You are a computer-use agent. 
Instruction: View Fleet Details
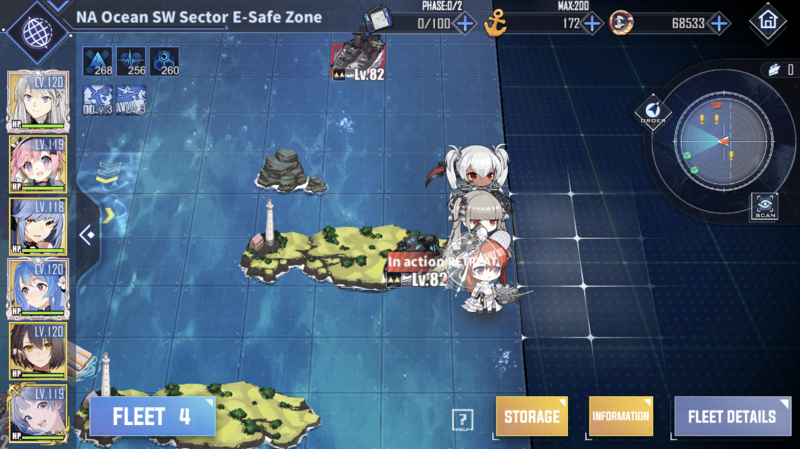pyautogui.click(x=732, y=416)
